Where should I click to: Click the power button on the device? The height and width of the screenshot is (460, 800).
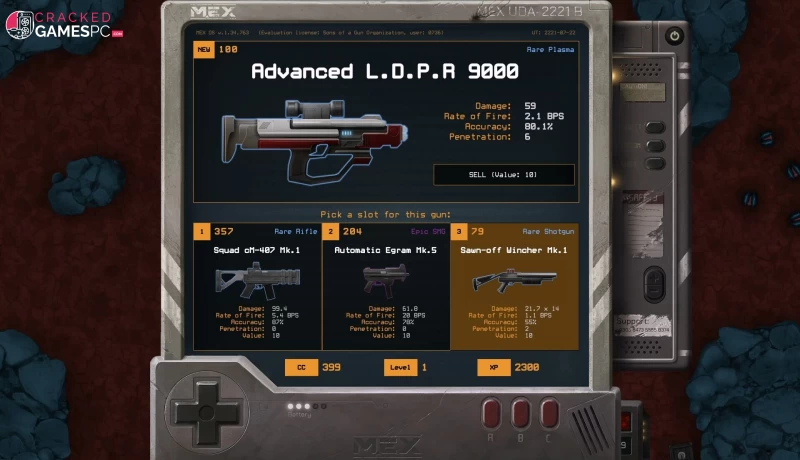pos(675,36)
